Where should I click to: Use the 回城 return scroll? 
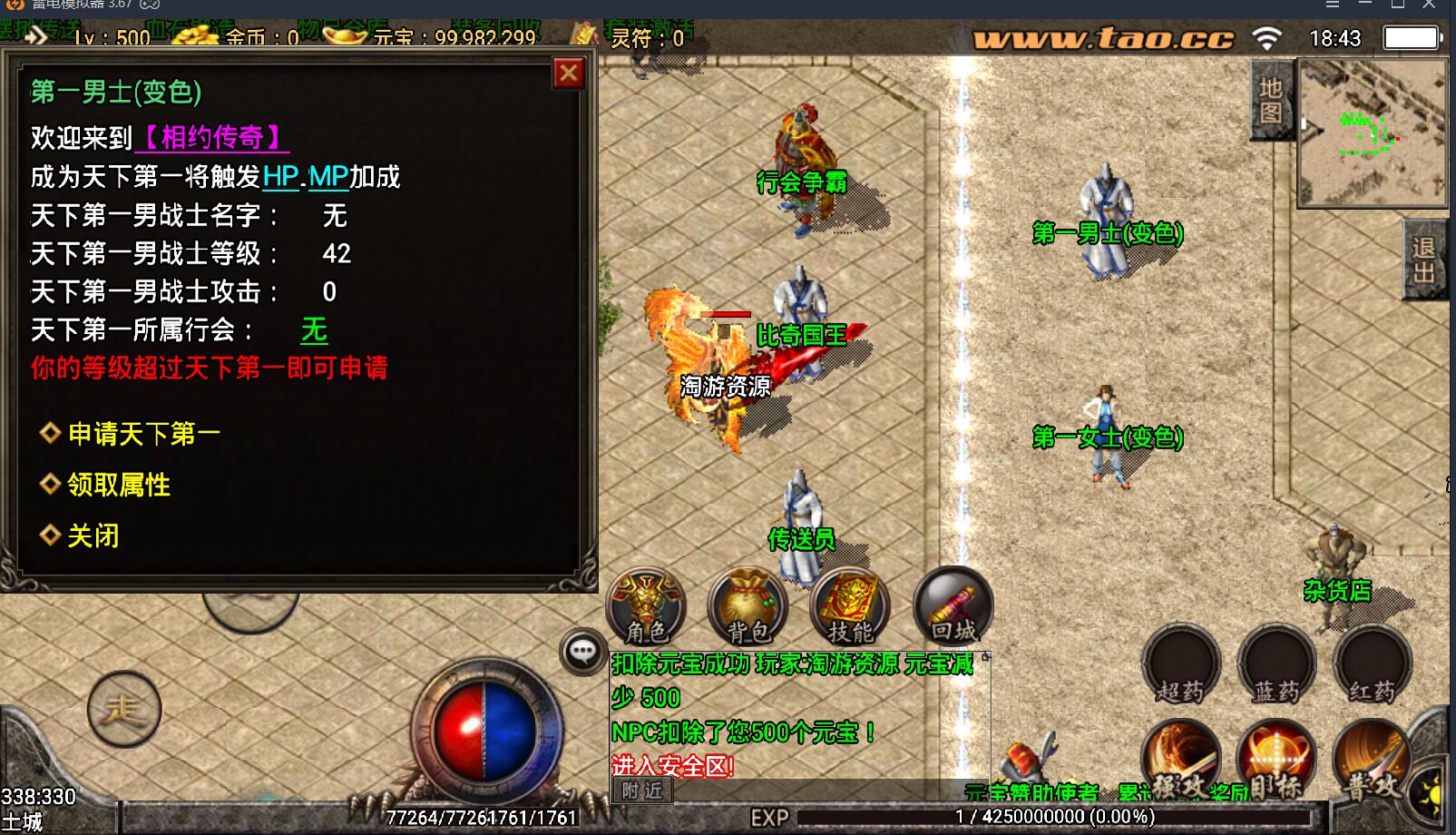(x=953, y=605)
